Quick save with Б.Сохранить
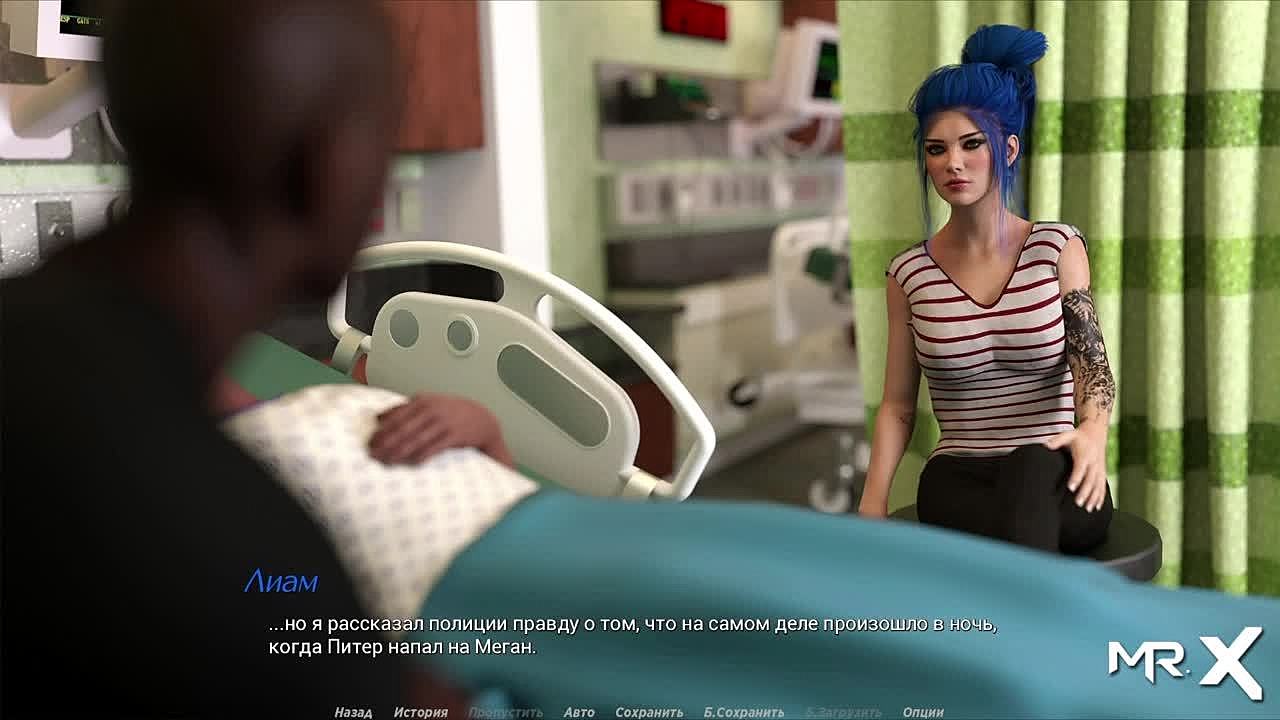Screen dimensions: 1280x720 click(743, 712)
